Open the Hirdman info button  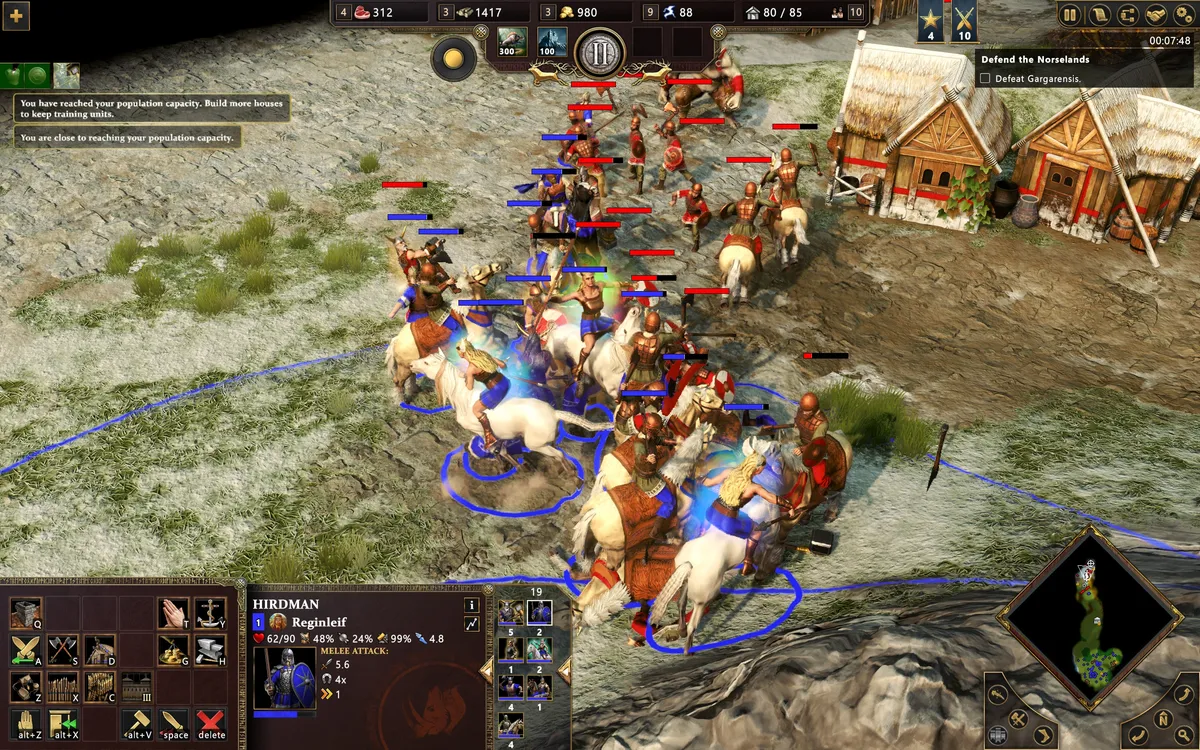coord(471,605)
